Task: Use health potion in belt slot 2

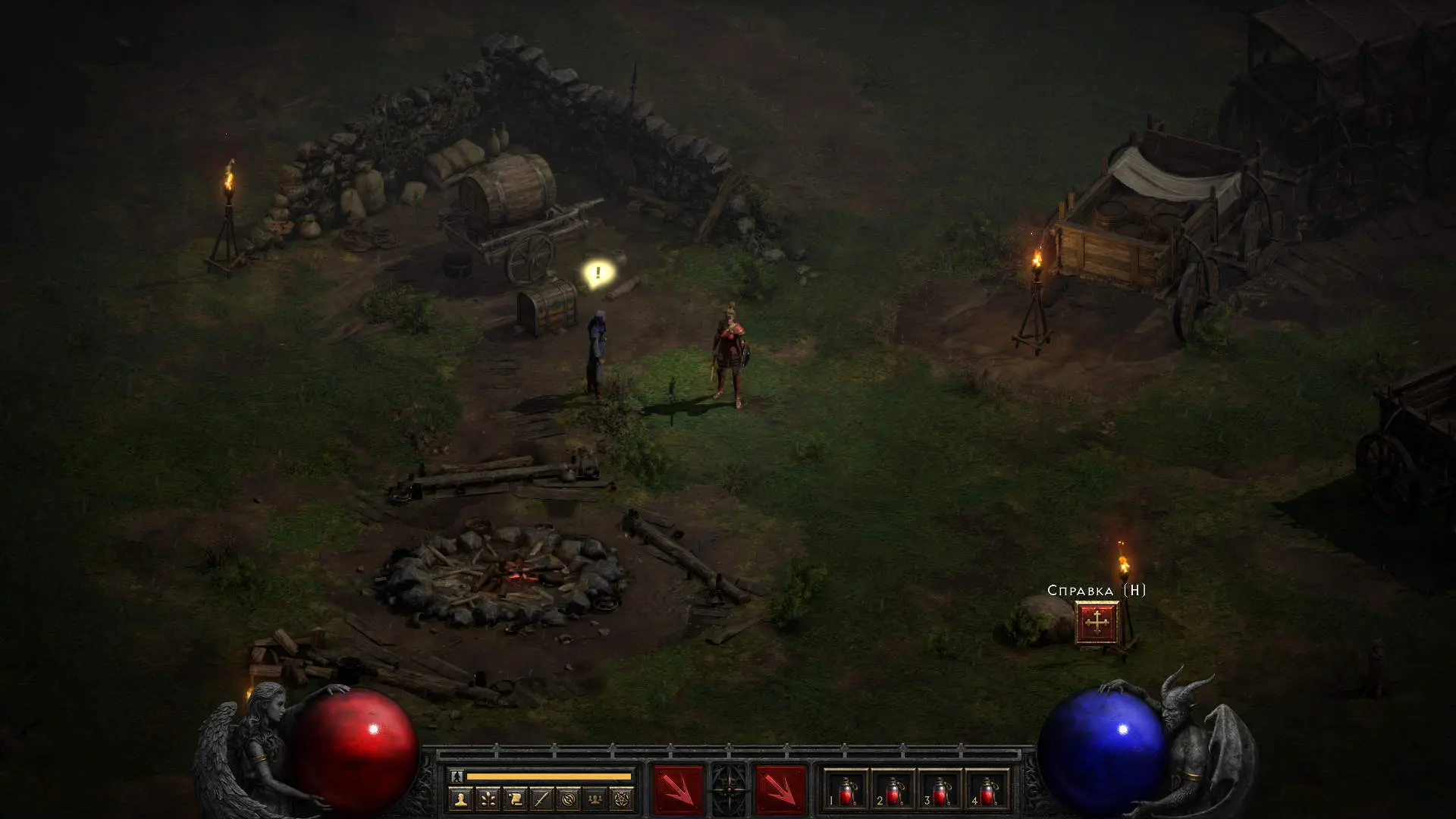Action: pos(893,790)
